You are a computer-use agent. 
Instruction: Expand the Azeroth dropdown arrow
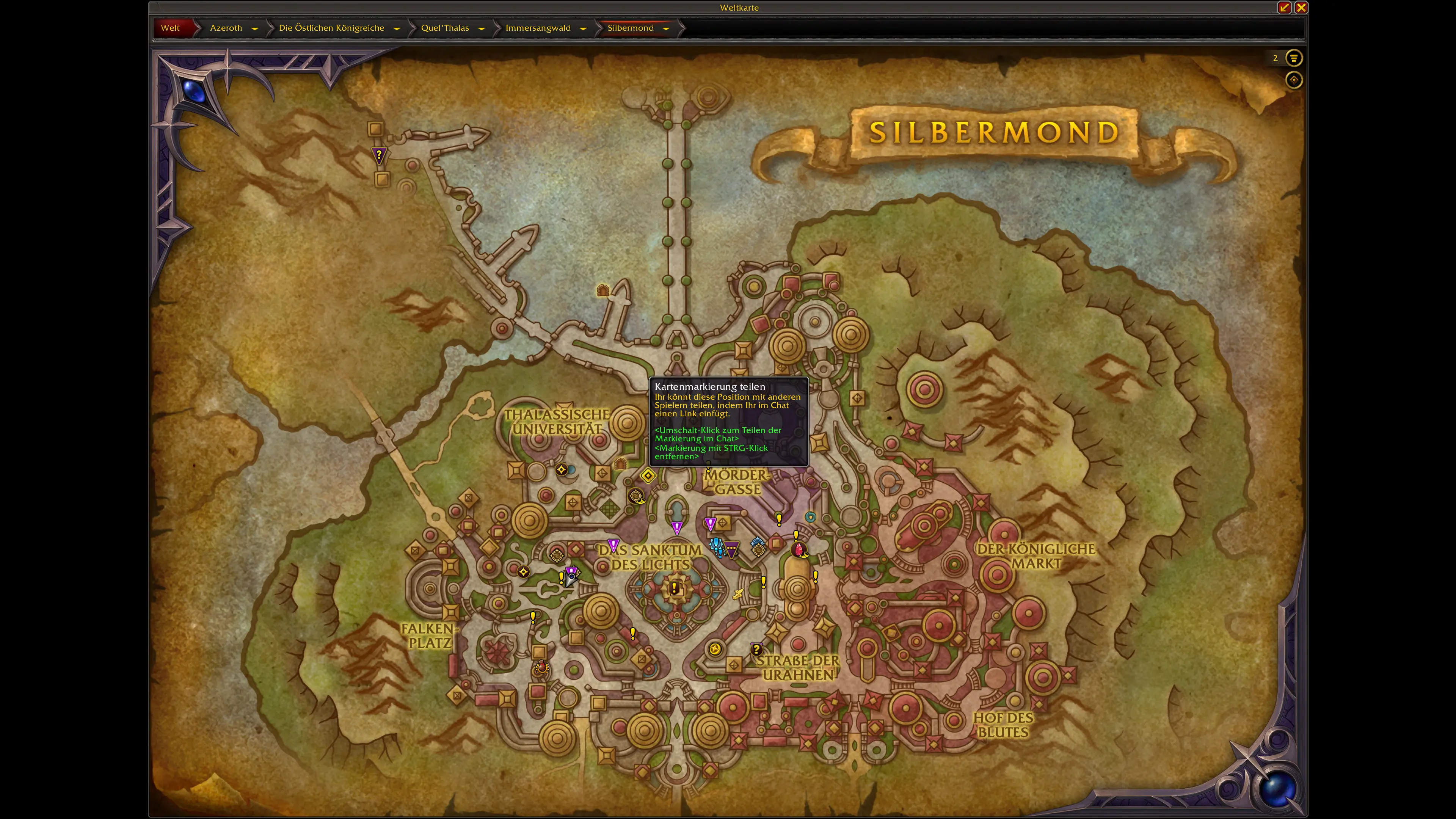[x=254, y=28]
